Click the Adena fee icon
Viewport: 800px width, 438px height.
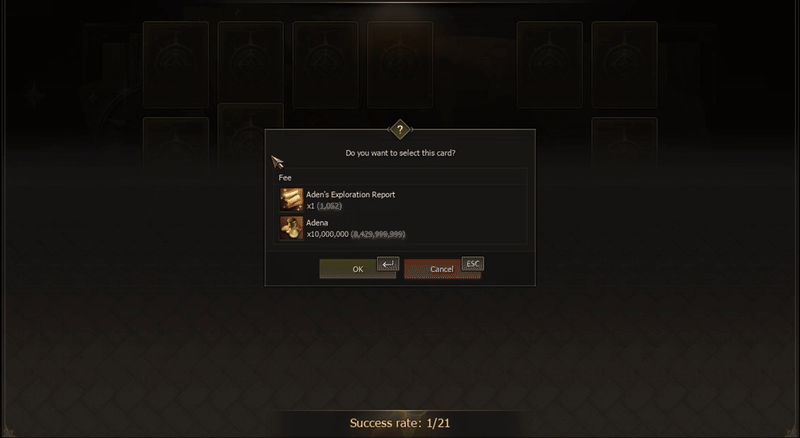pos(291,228)
